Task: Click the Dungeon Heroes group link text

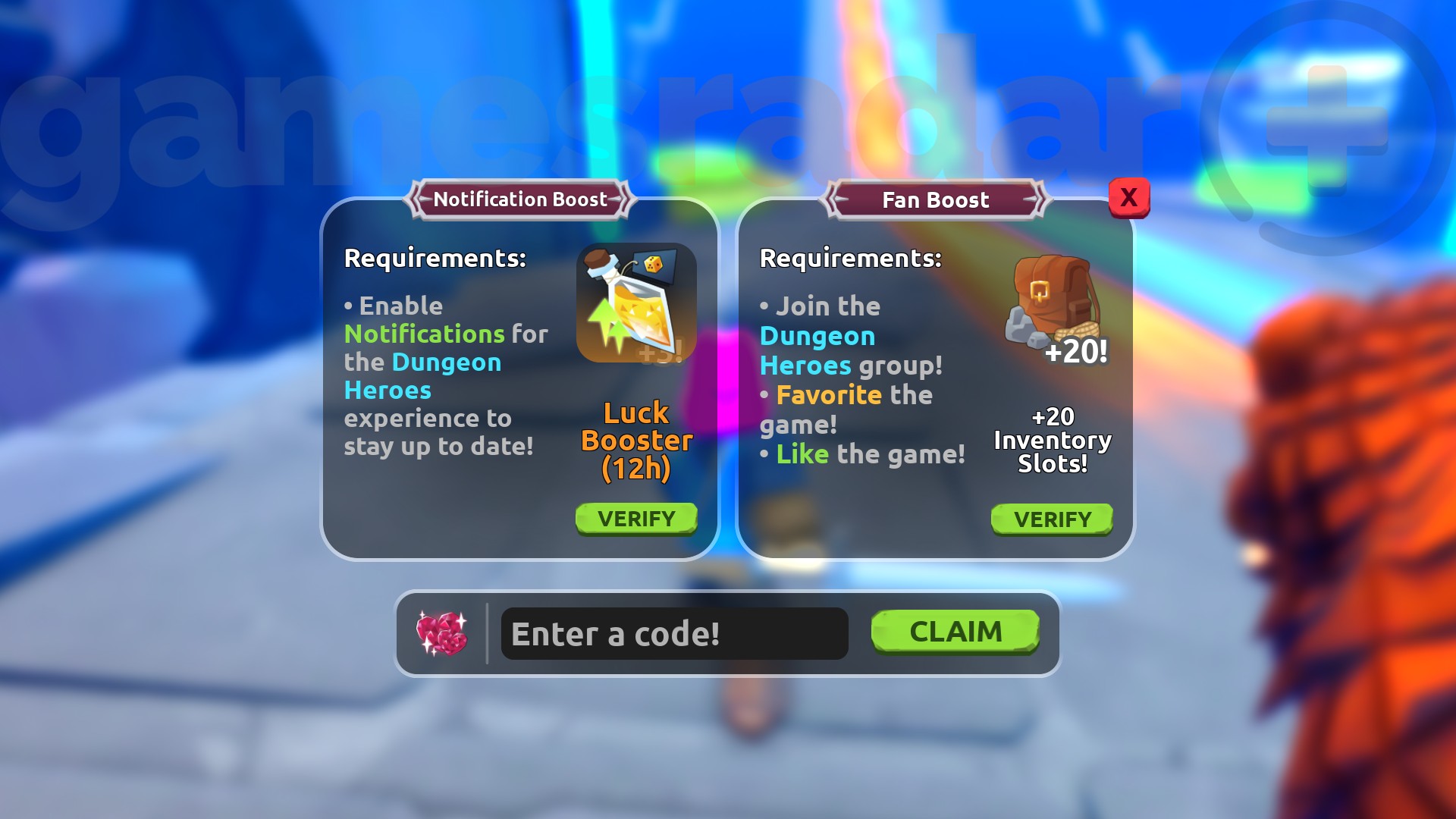Action: tap(817, 350)
